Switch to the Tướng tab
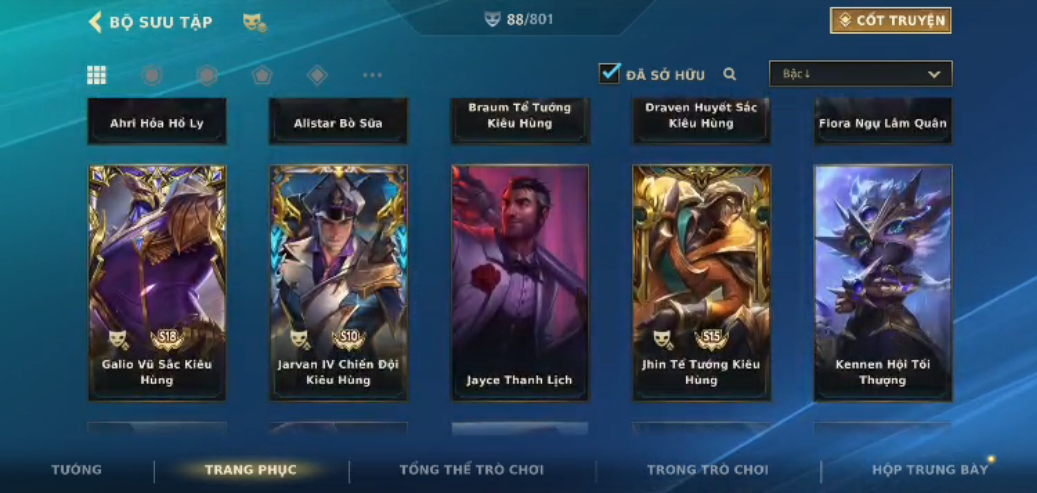Viewport: 1037px width, 493px height. (x=77, y=470)
